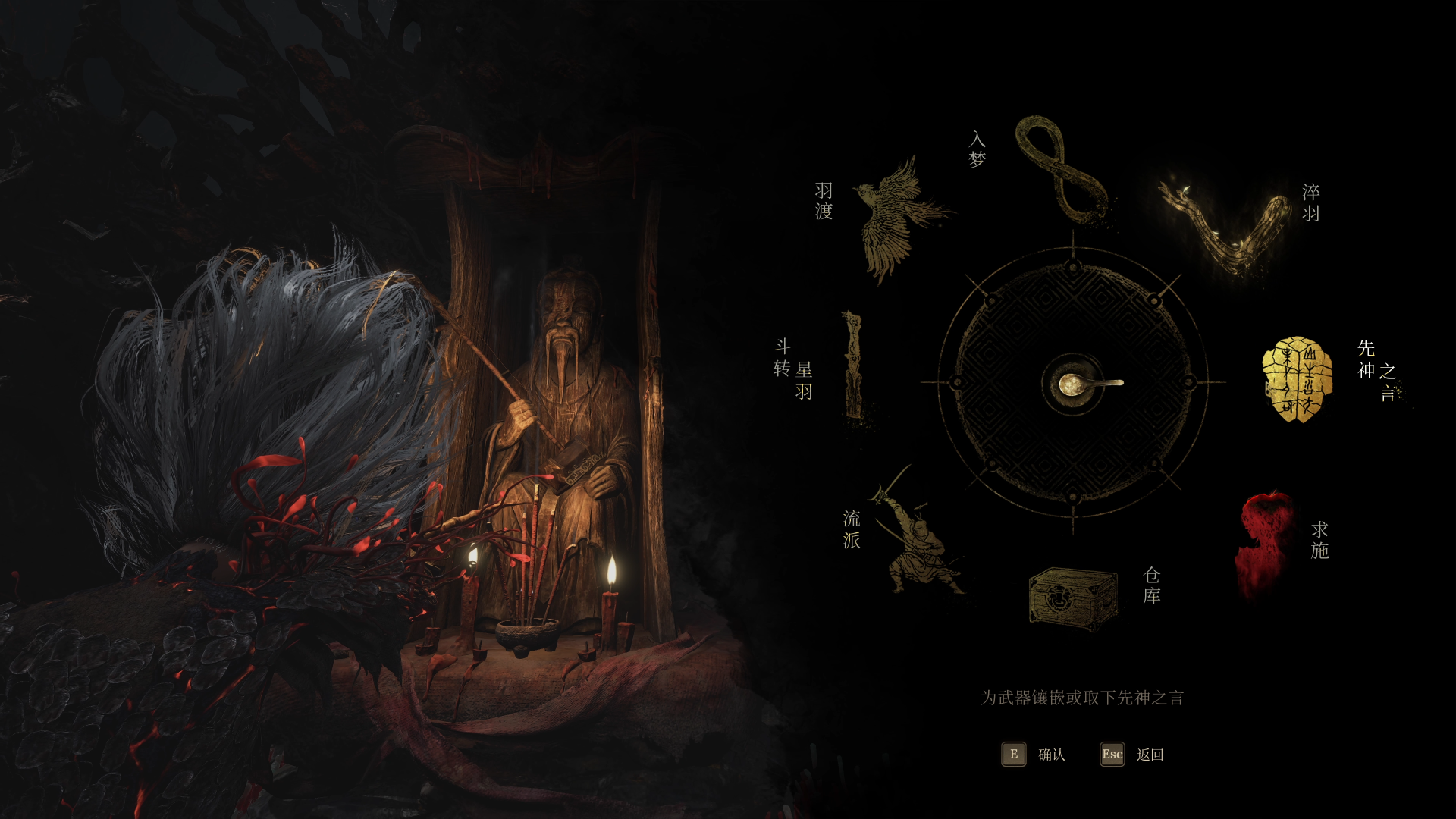
Task: Open the 仓库 storage chest
Action: 1073,598
